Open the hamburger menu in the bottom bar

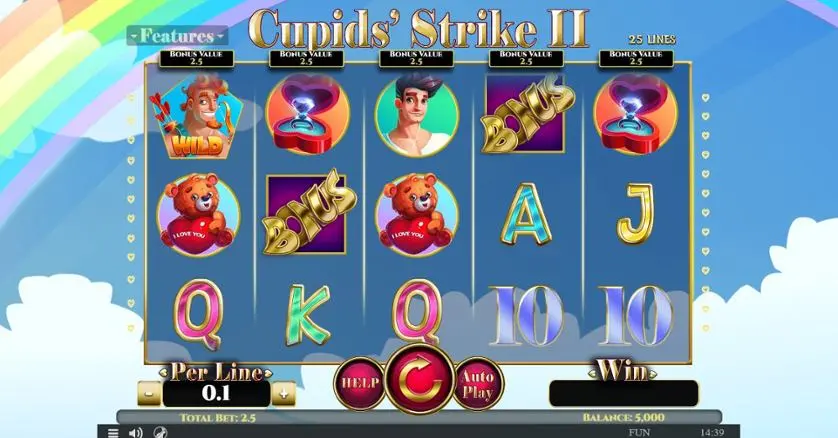[113, 432]
